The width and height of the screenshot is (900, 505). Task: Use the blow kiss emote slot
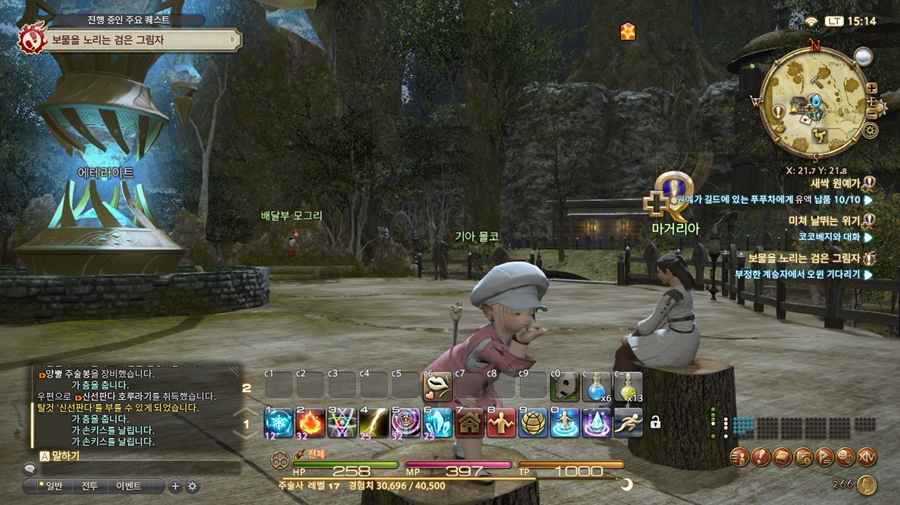[x=439, y=387]
